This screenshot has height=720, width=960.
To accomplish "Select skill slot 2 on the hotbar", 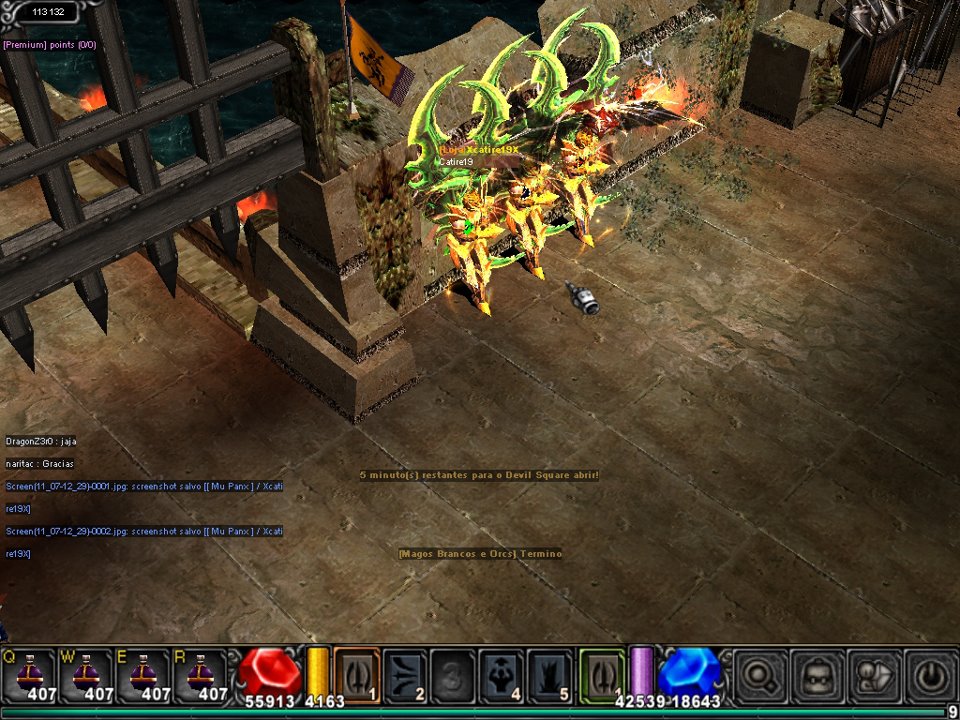I will coord(405,675).
